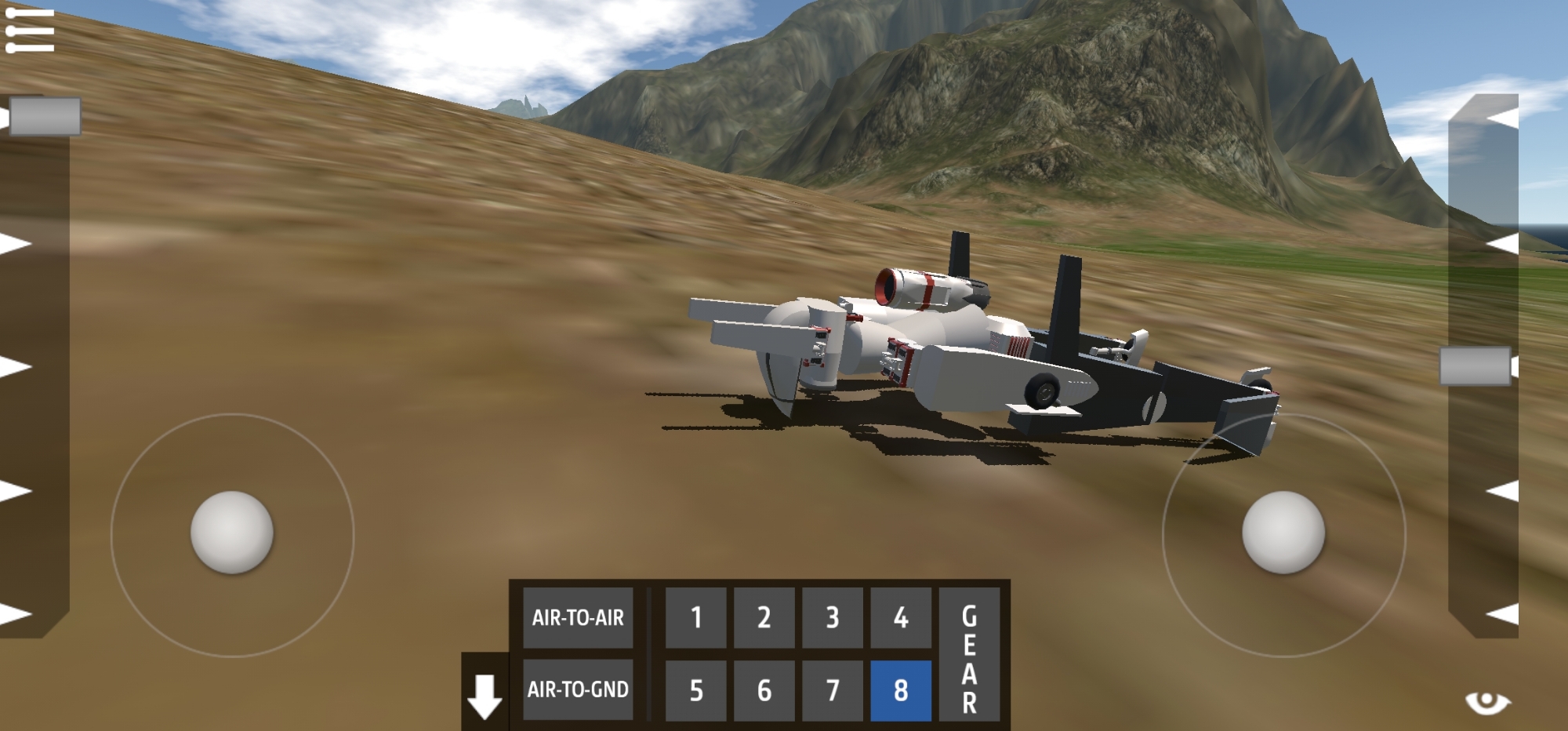Toggle activation group 3

[833, 618]
